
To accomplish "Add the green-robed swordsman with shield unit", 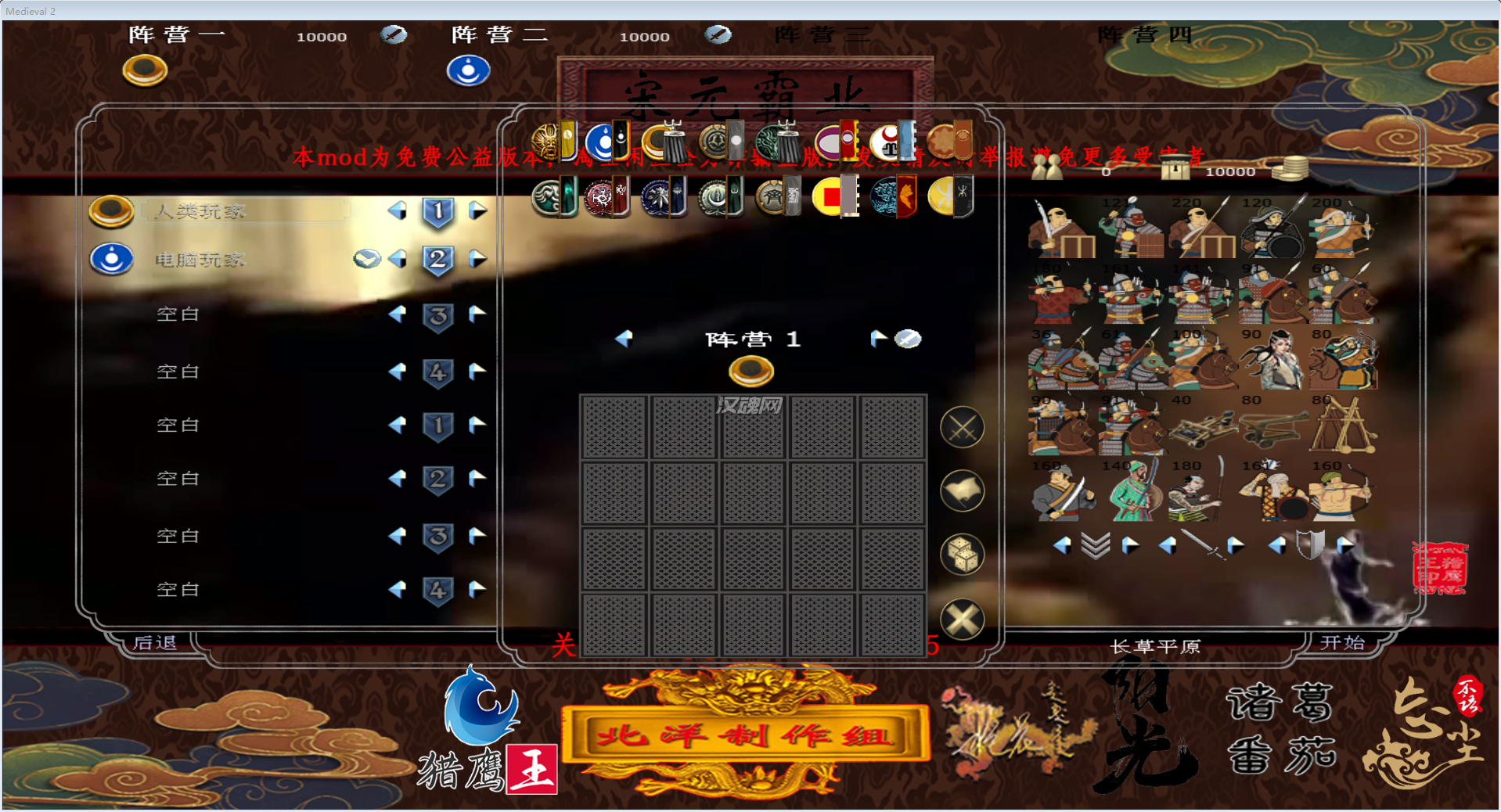I will pos(1132,493).
